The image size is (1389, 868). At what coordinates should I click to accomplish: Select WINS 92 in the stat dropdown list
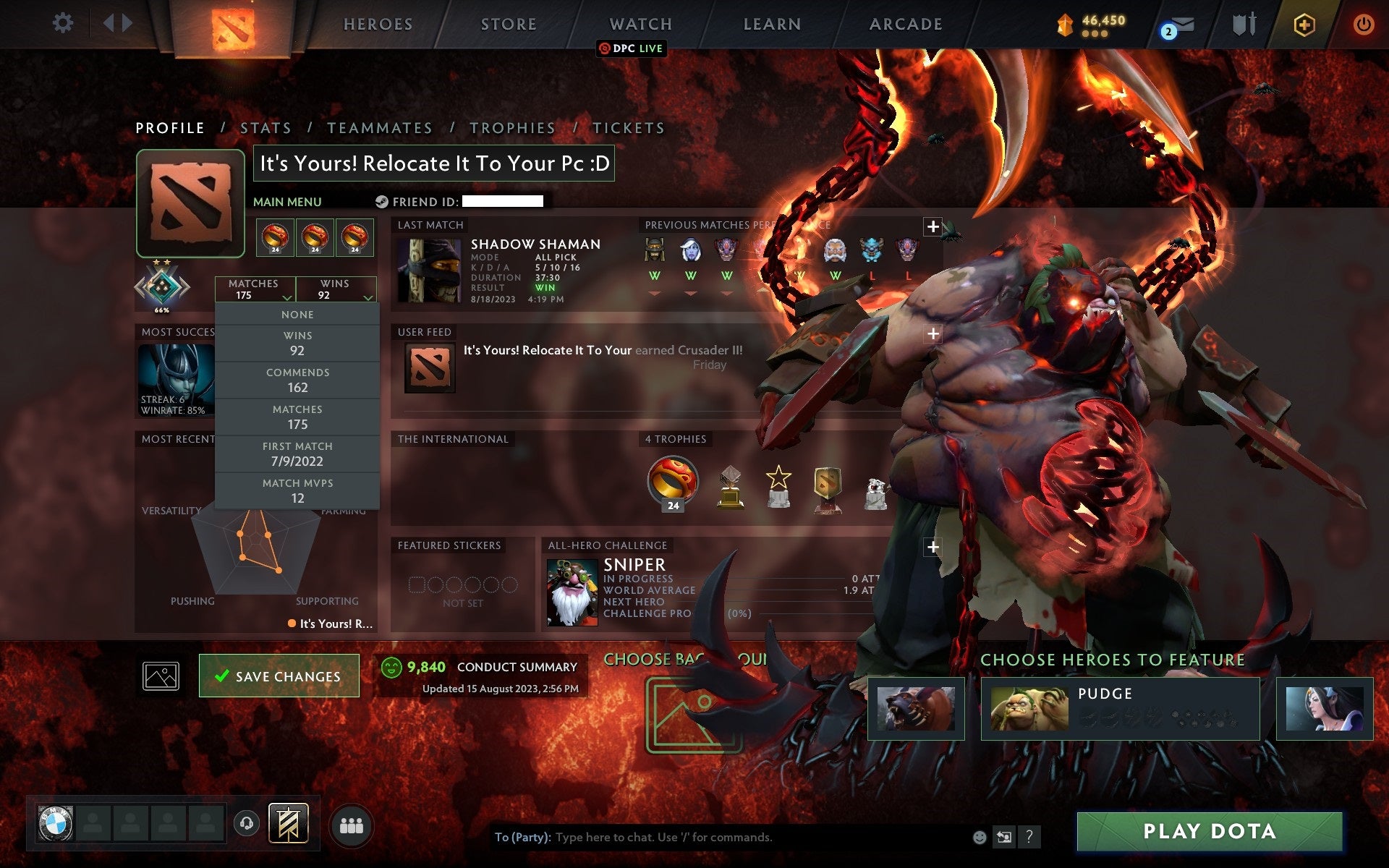tap(298, 342)
